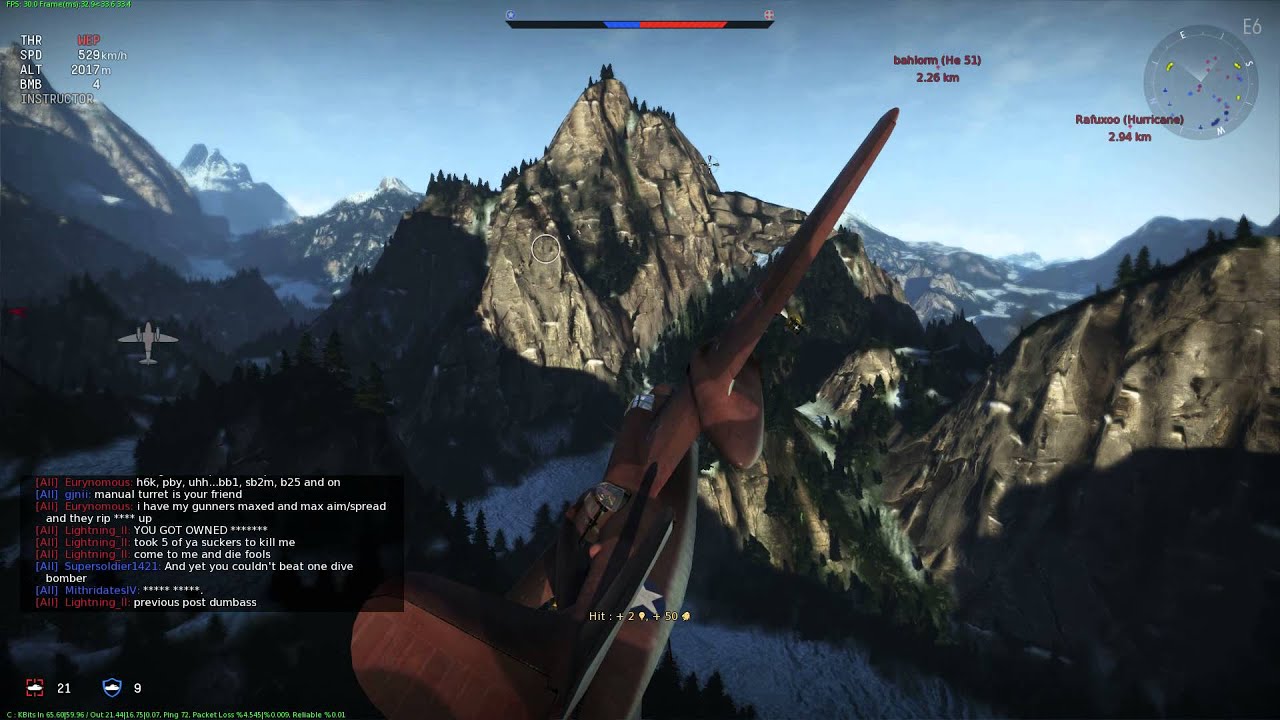
Task: Open the chat message log
Action: [212, 542]
